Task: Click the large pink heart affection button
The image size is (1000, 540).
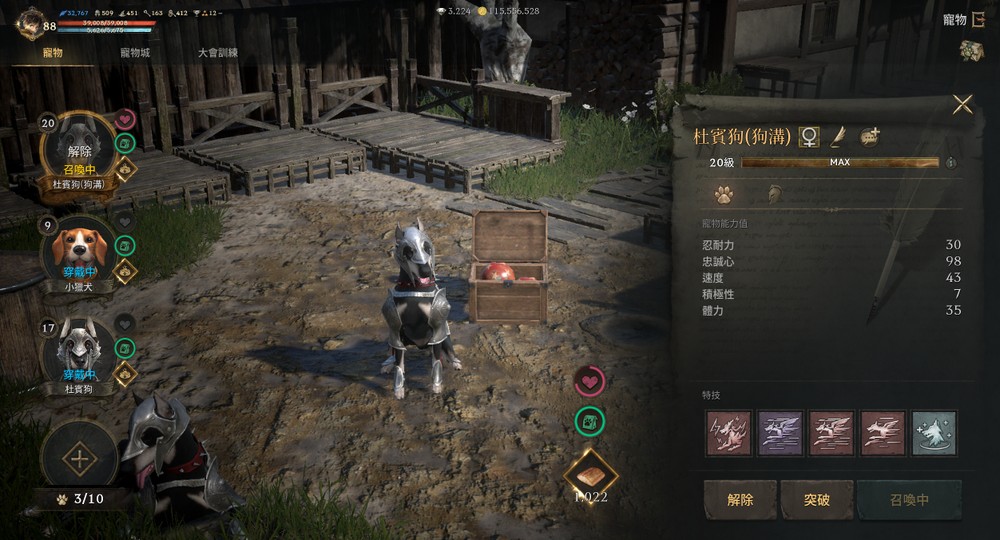Action: click(x=590, y=380)
